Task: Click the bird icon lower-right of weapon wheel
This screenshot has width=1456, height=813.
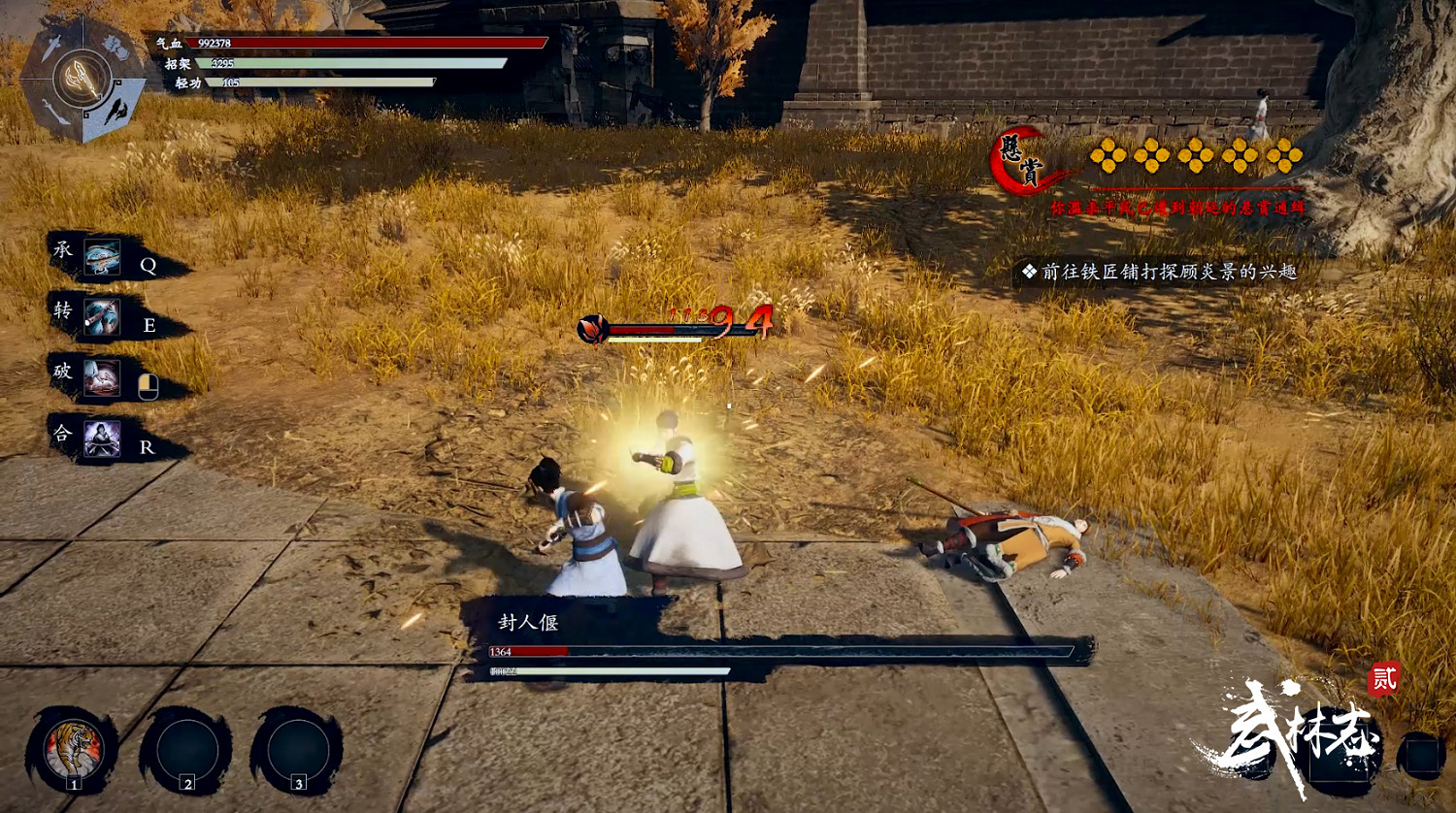Action: 115,109
